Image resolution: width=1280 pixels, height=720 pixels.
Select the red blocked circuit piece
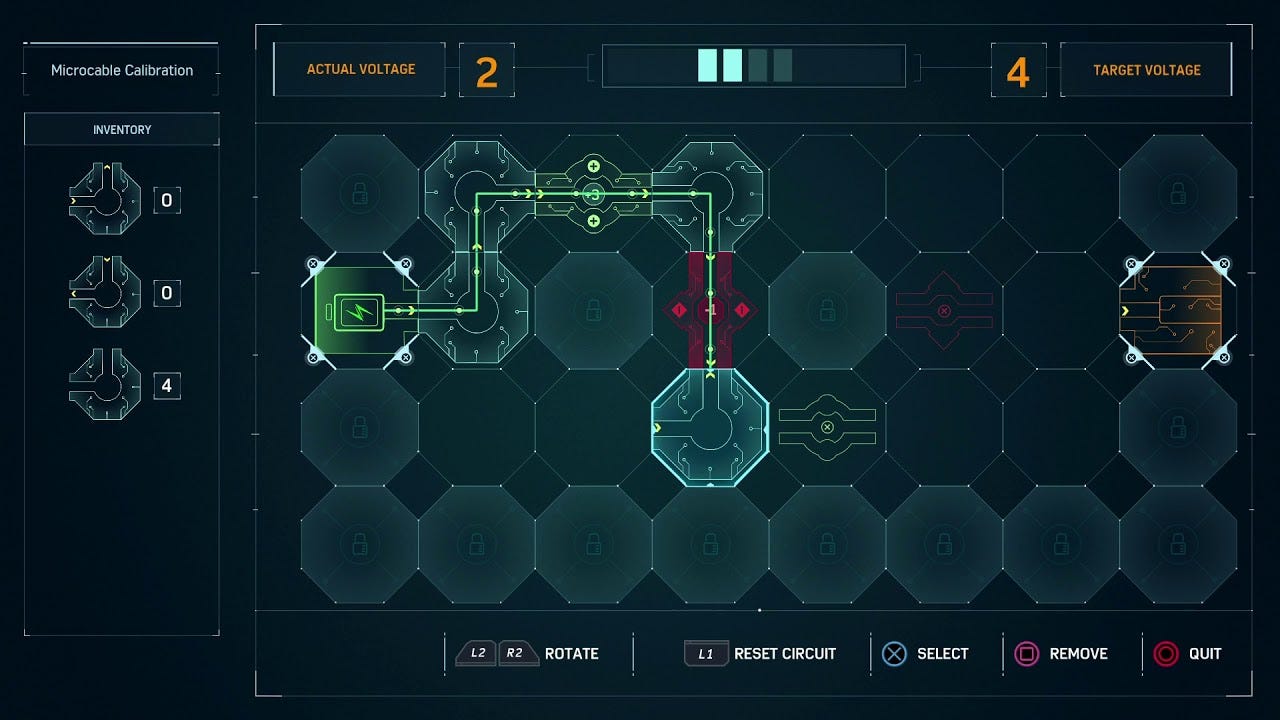[x=945, y=310]
